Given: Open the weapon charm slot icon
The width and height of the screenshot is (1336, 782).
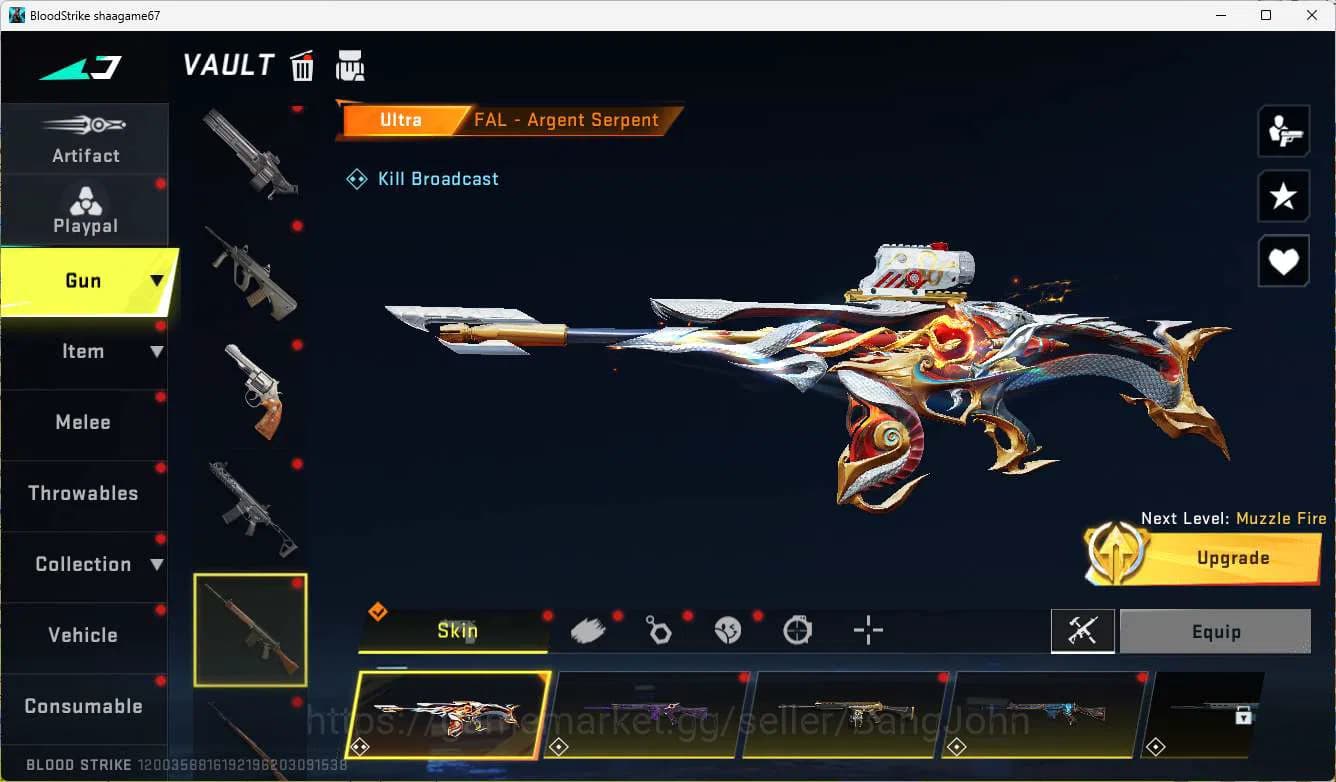Looking at the screenshot, I should pos(658,630).
